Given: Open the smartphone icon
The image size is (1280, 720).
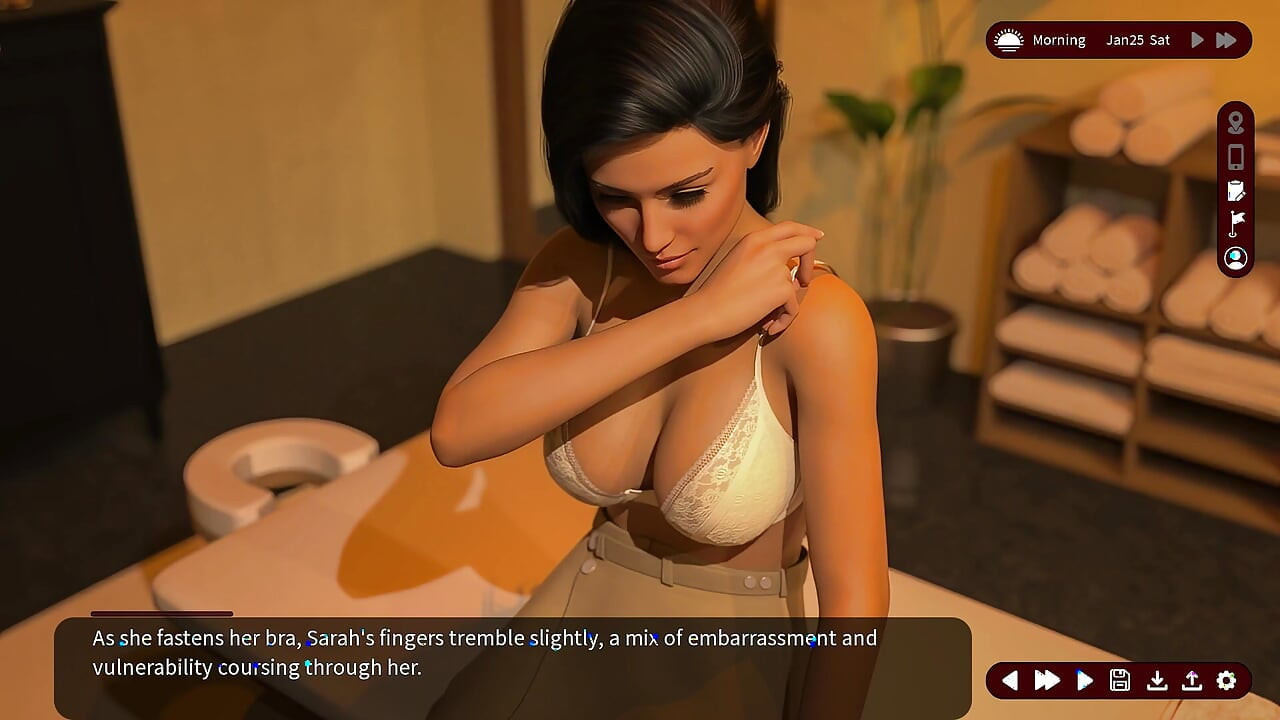Looking at the screenshot, I should click(1236, 157).
